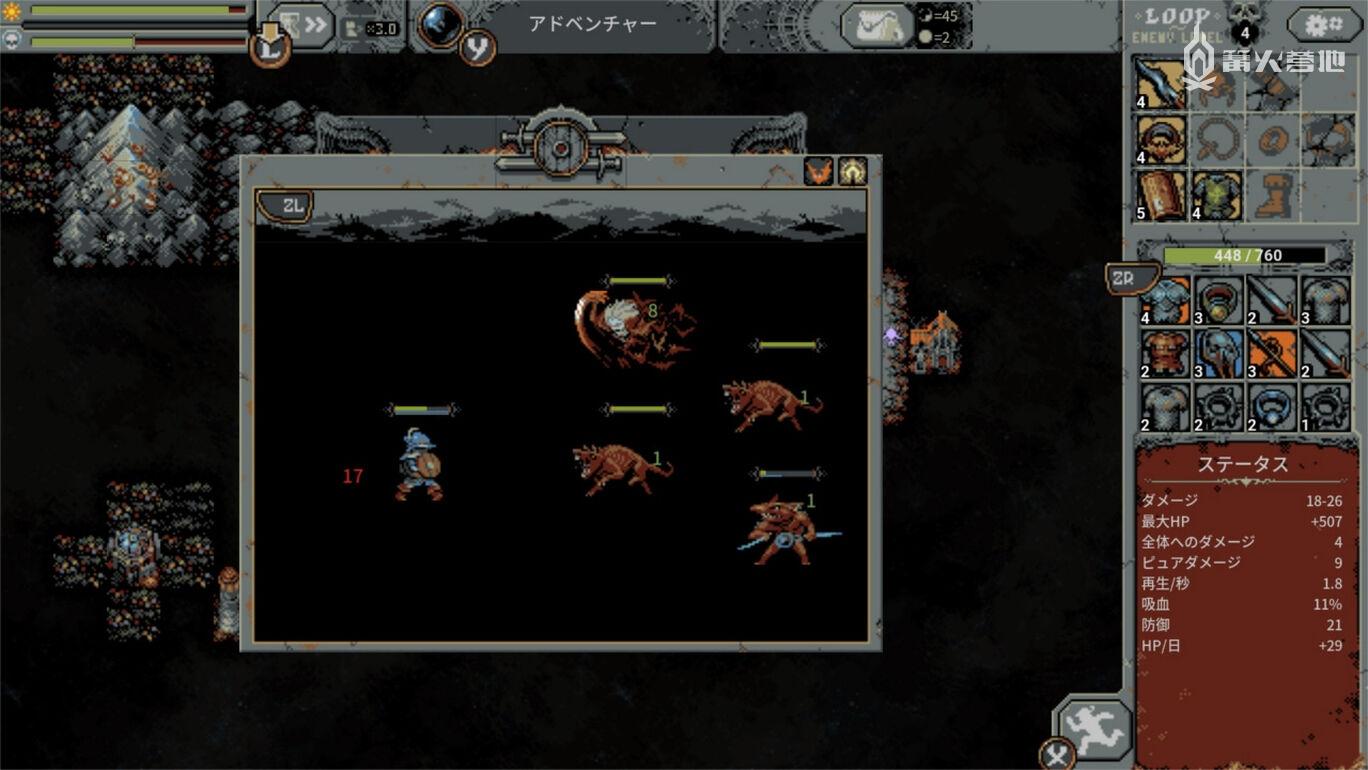This screenshot has height=770, width=1368.
Task: Toggle the x3 game speed setting
Action: click(x=383, y=27)
